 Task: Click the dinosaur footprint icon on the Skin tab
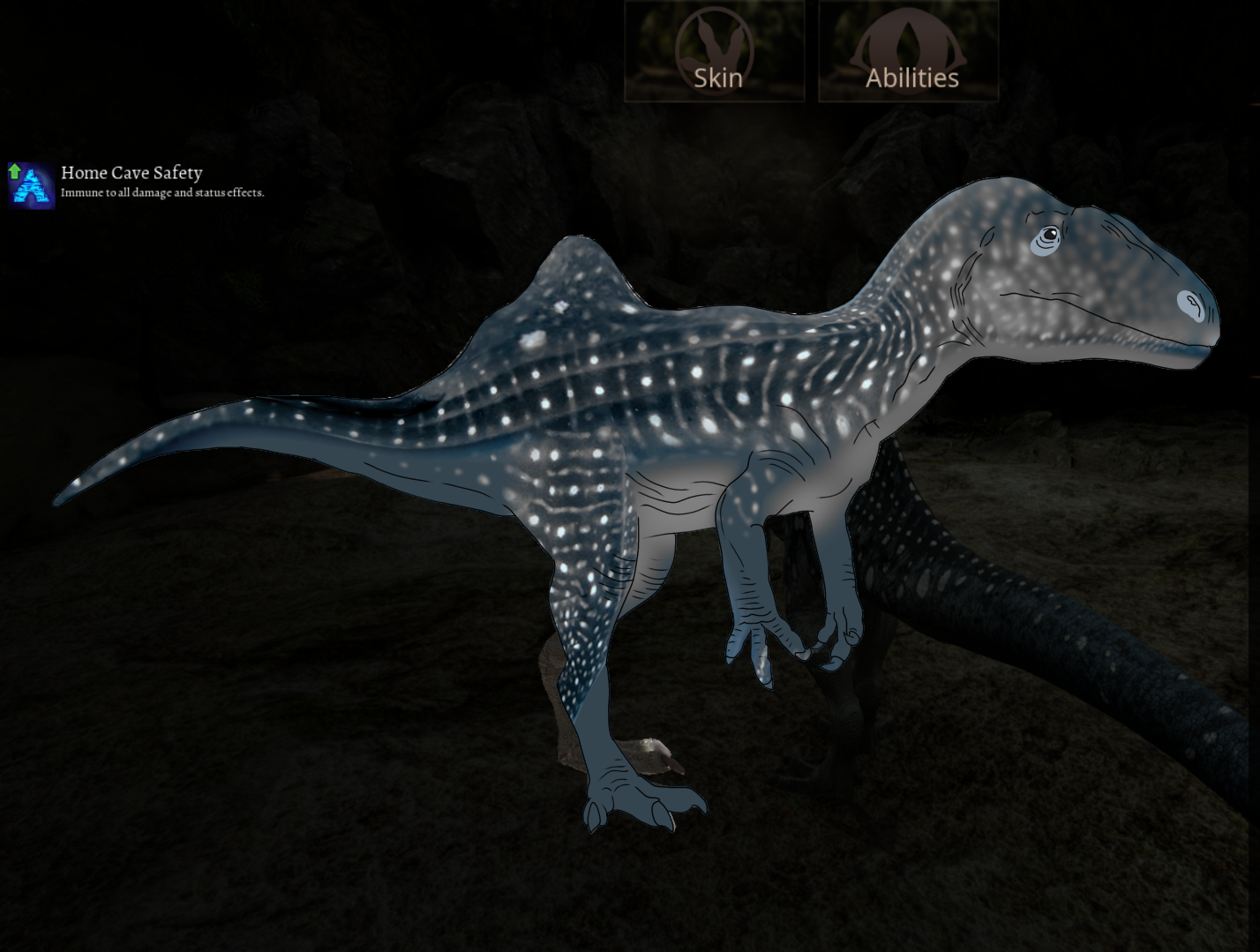716,44
